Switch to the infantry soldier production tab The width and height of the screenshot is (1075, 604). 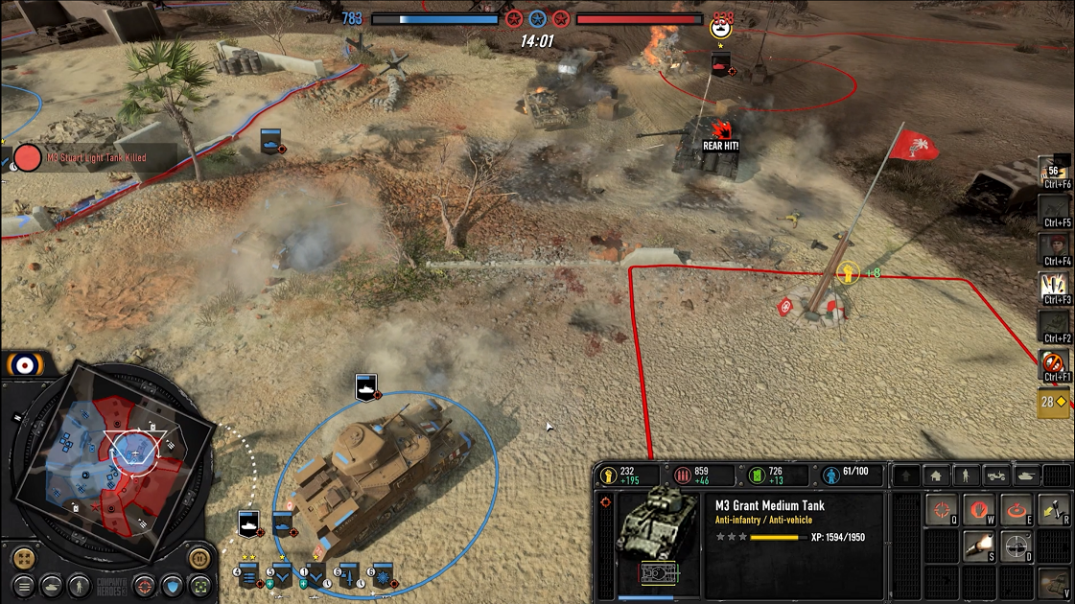click(965, 476)
